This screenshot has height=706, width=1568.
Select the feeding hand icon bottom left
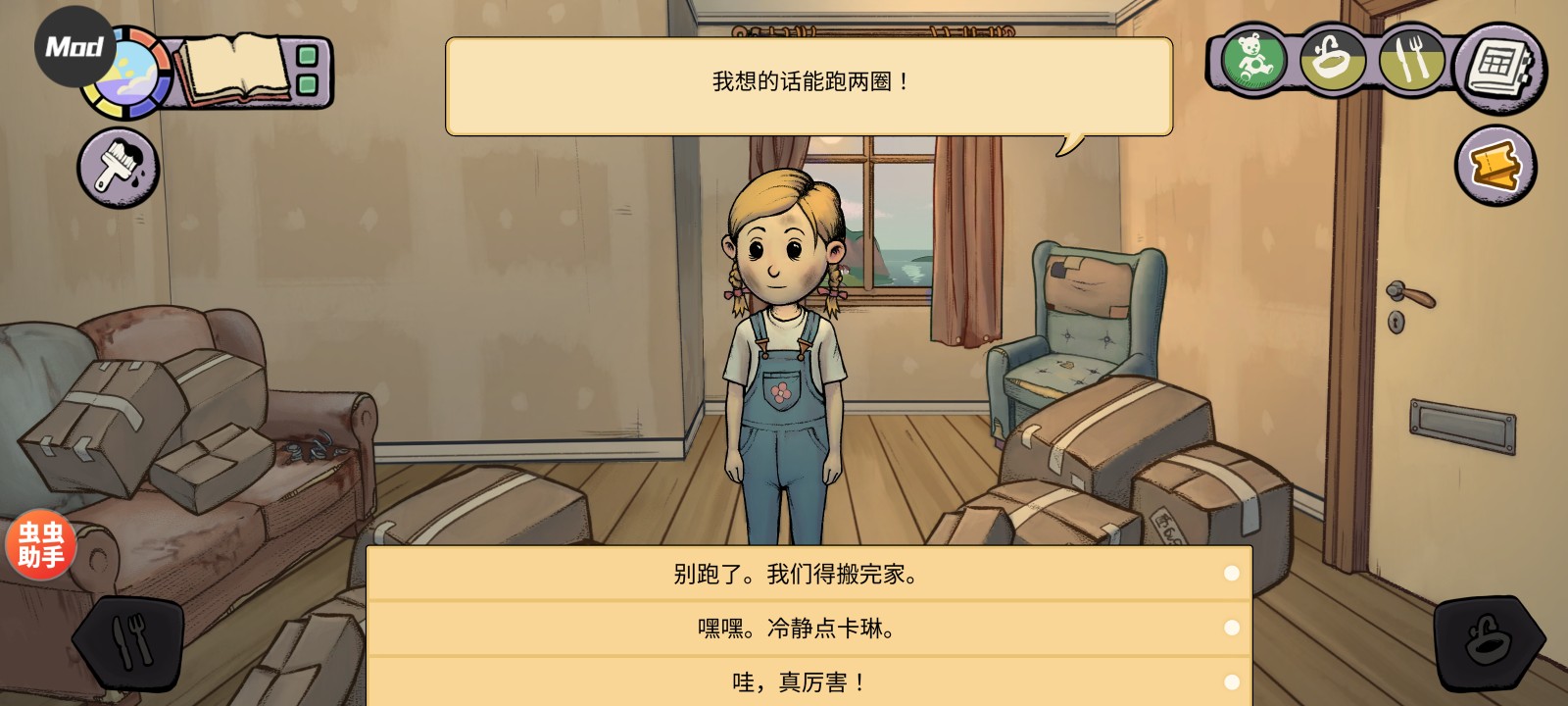pyautogui.click(x=132, y=642)
